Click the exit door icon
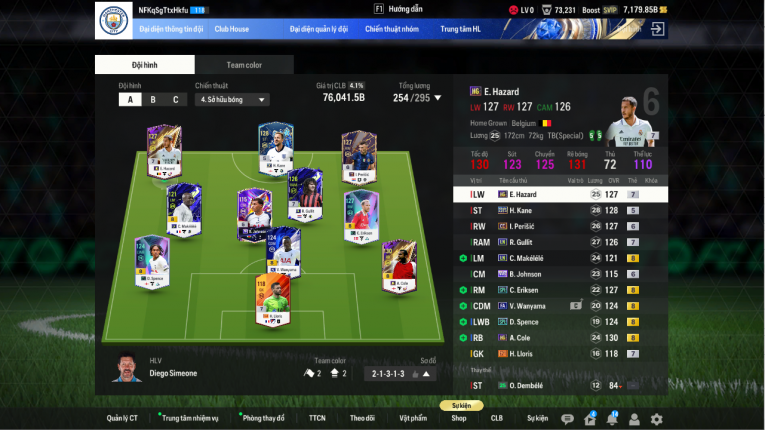This screenshot has width=765, height=430. (657, 29)
